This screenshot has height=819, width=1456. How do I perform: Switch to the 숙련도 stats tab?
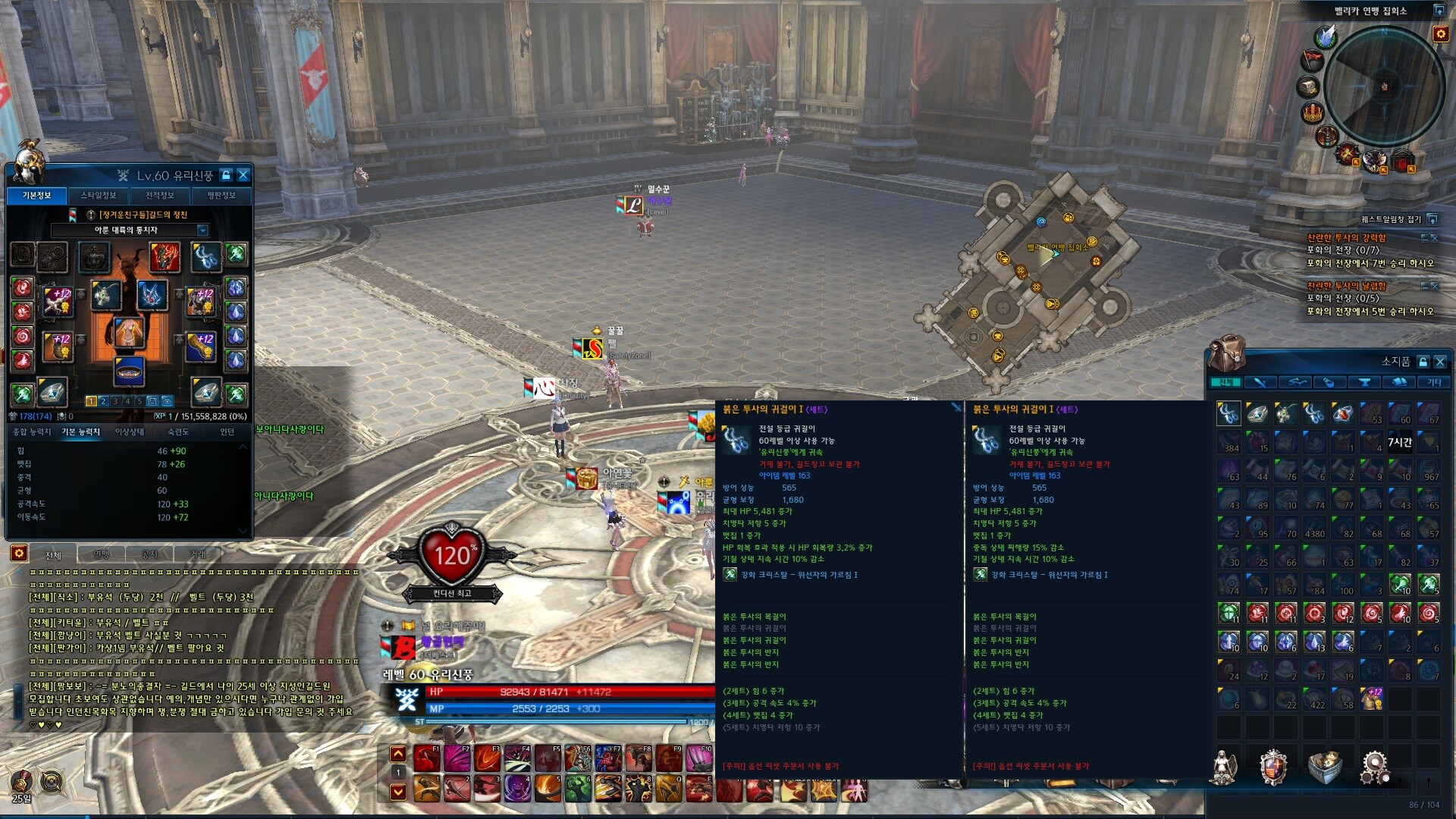(x=178, y=432)
